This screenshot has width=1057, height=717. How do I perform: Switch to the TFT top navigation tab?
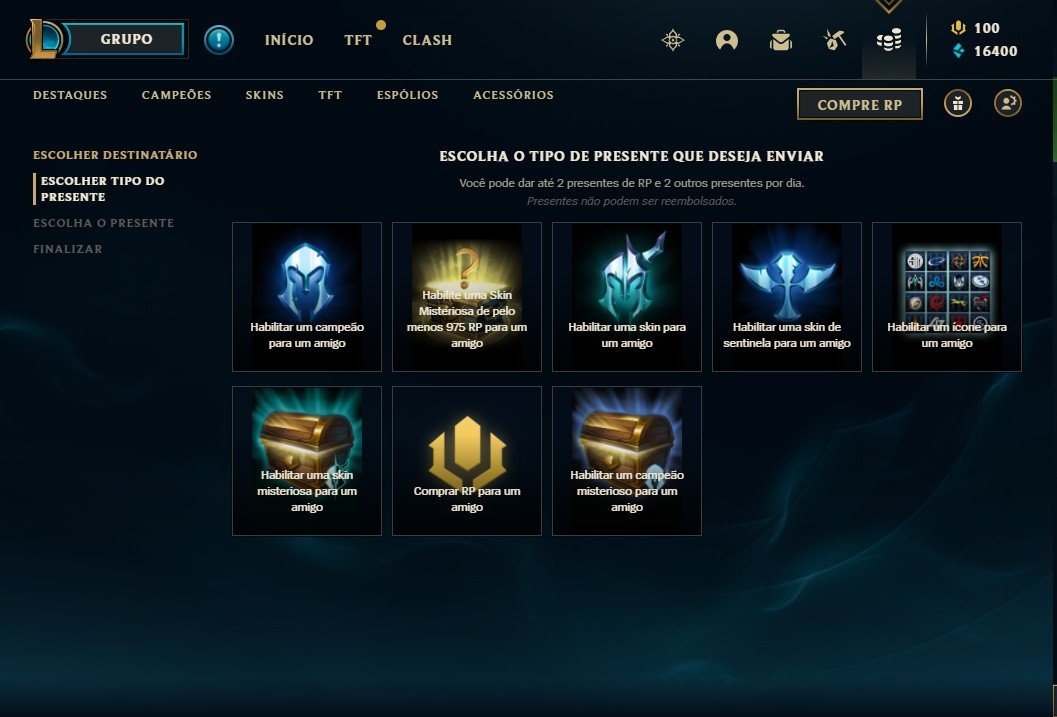coord(358,41)
